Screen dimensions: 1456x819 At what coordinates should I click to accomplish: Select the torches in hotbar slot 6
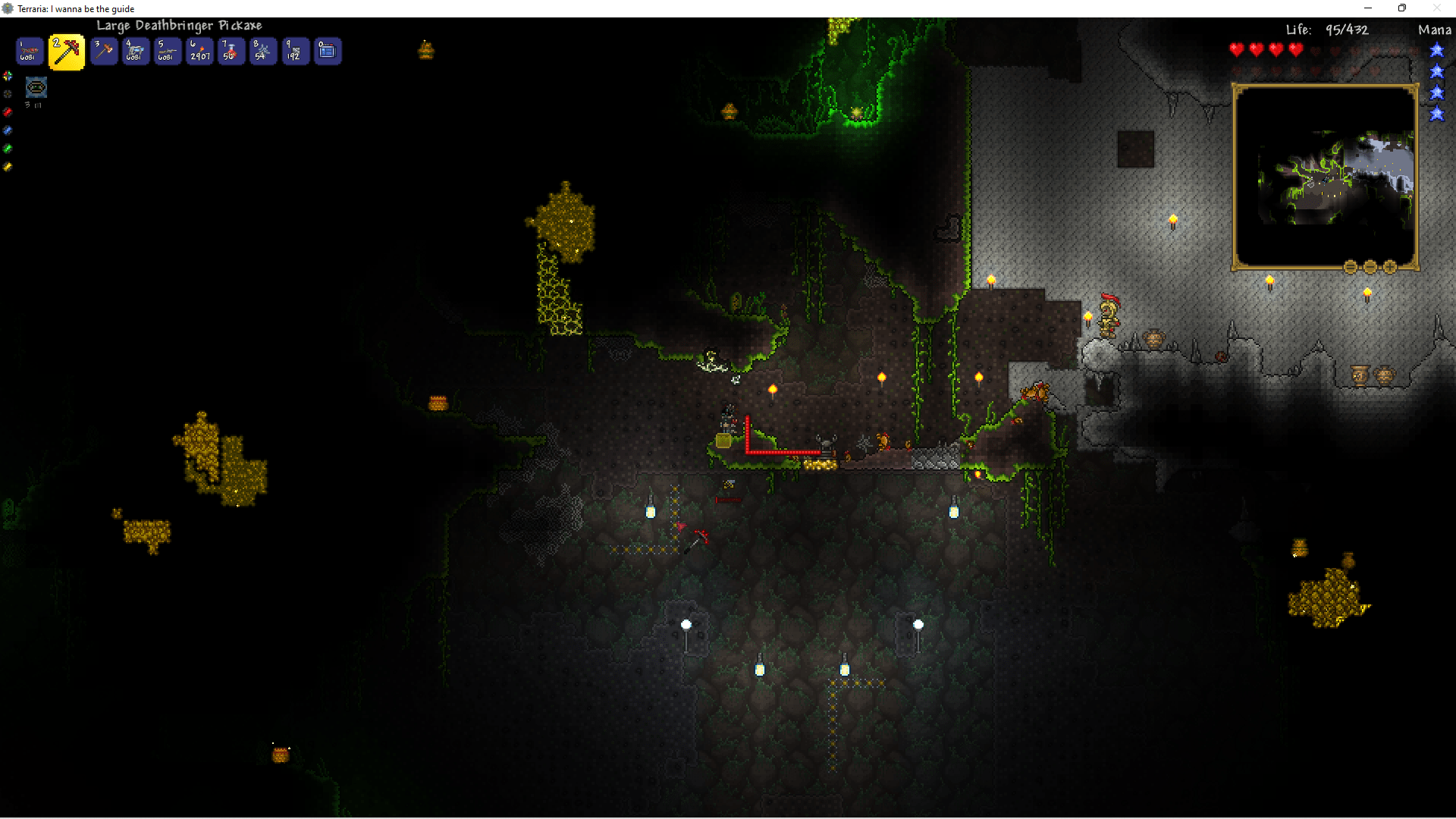tap(199, 51)
